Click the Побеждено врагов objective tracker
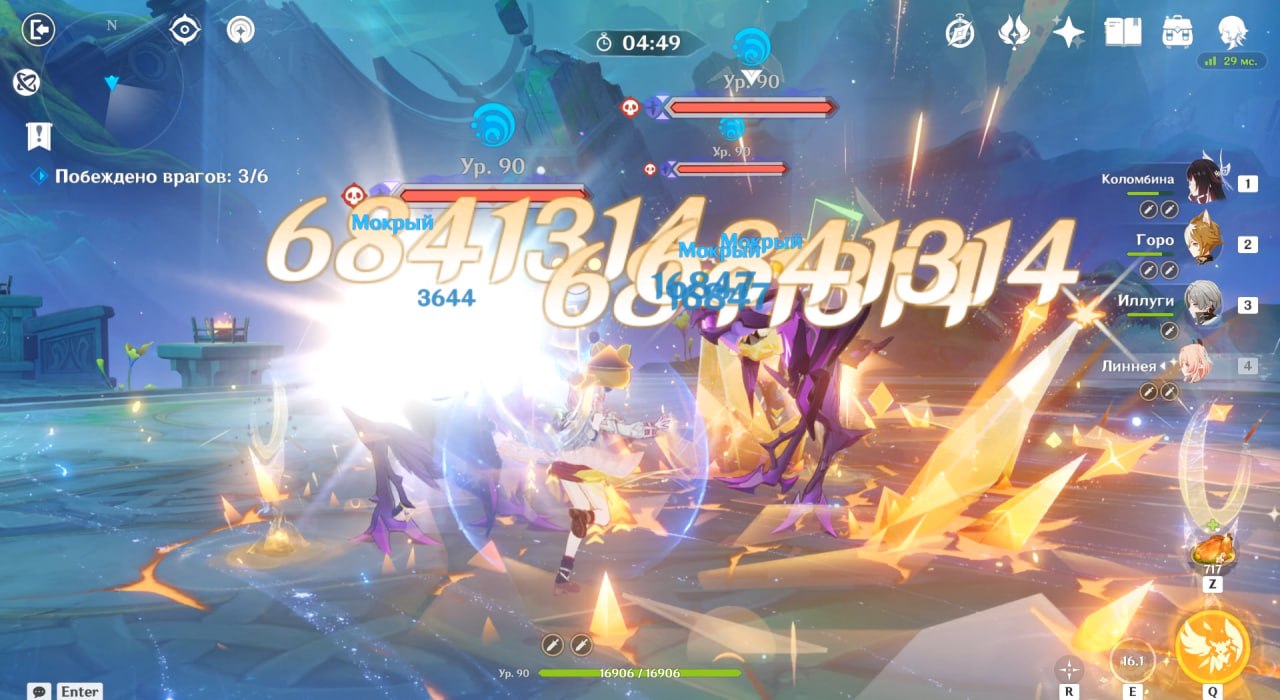1280x700 pixels. point(160,177)
